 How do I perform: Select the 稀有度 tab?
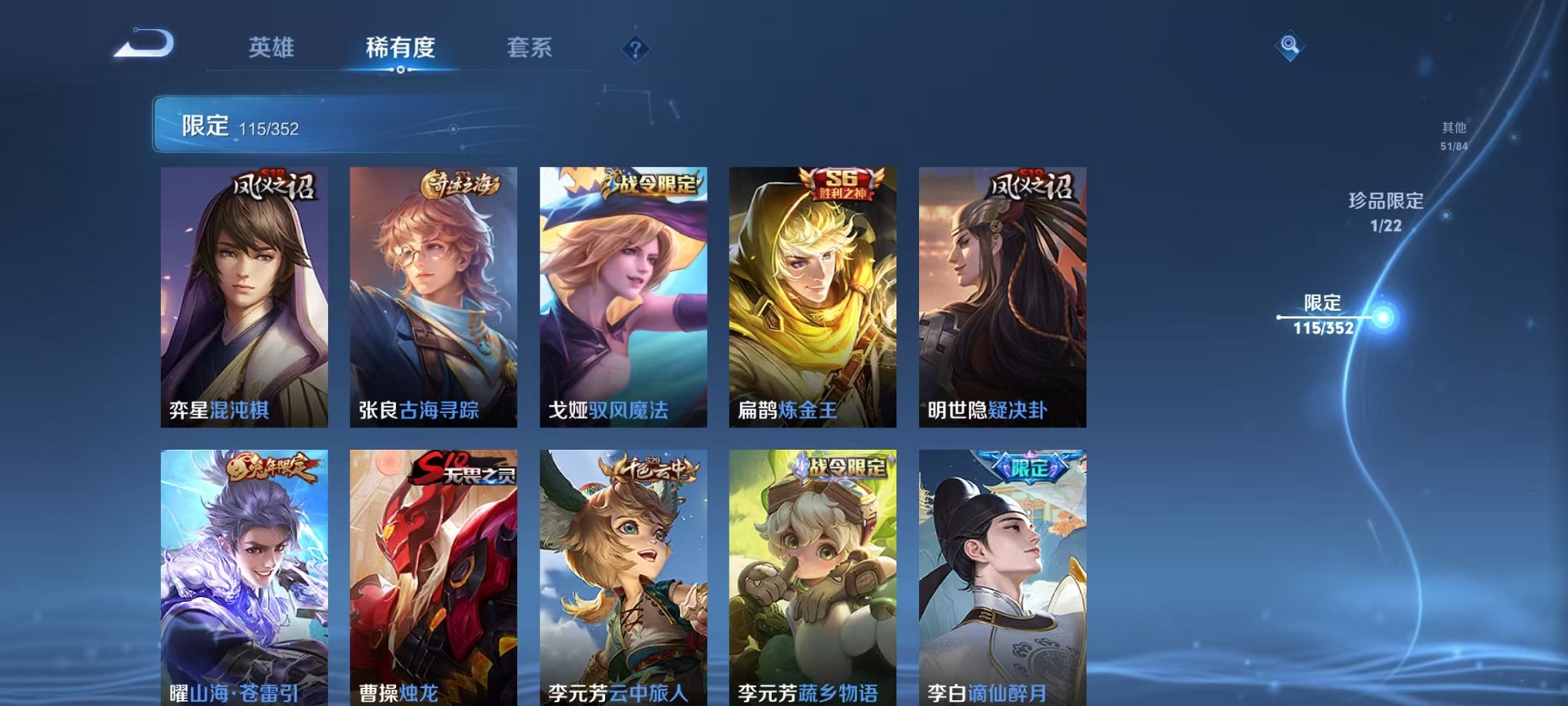point(401,48)
